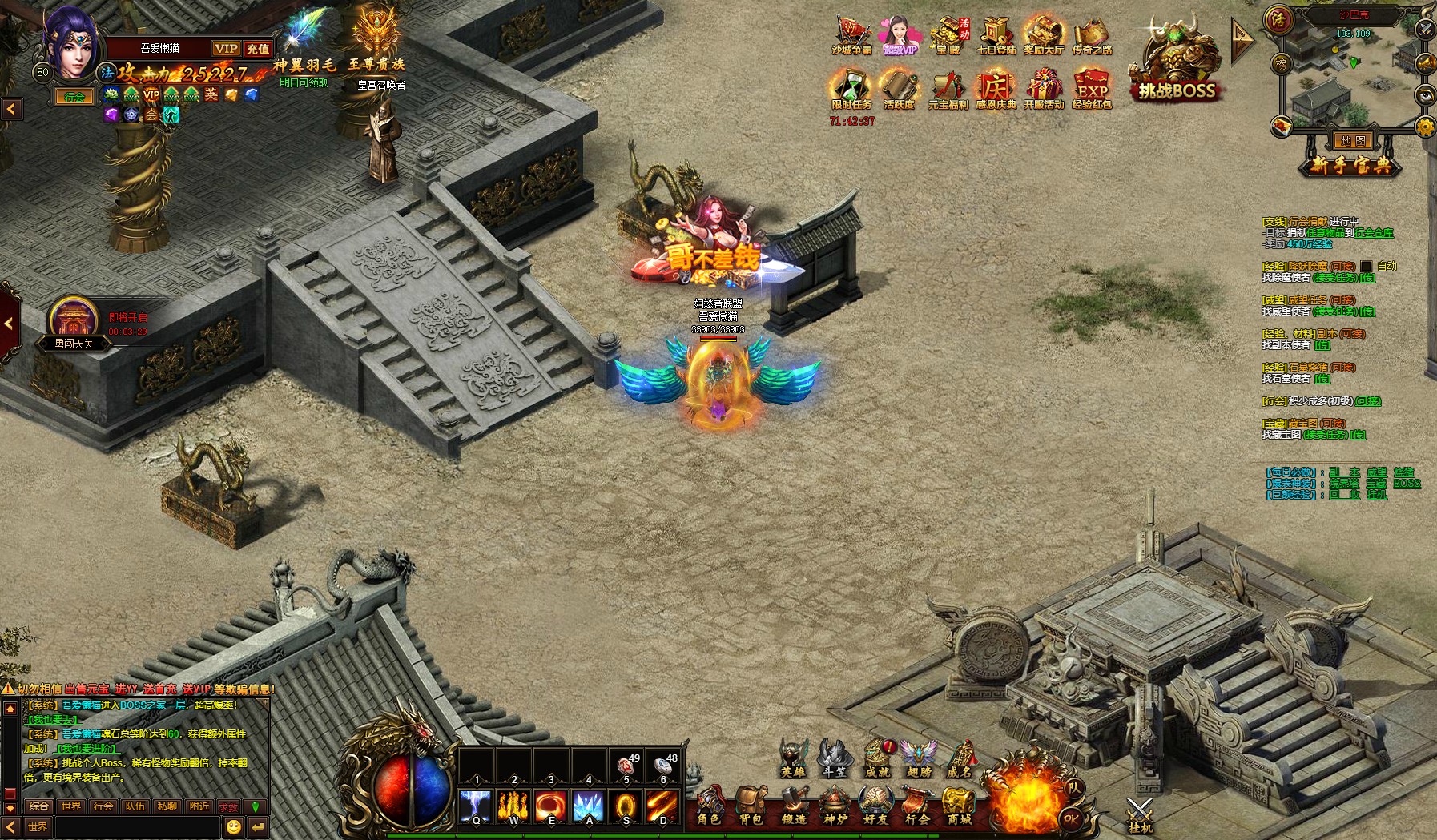Click the round PK mode button
This screenshot has width=1437, height=840.
pos(1070,819)
